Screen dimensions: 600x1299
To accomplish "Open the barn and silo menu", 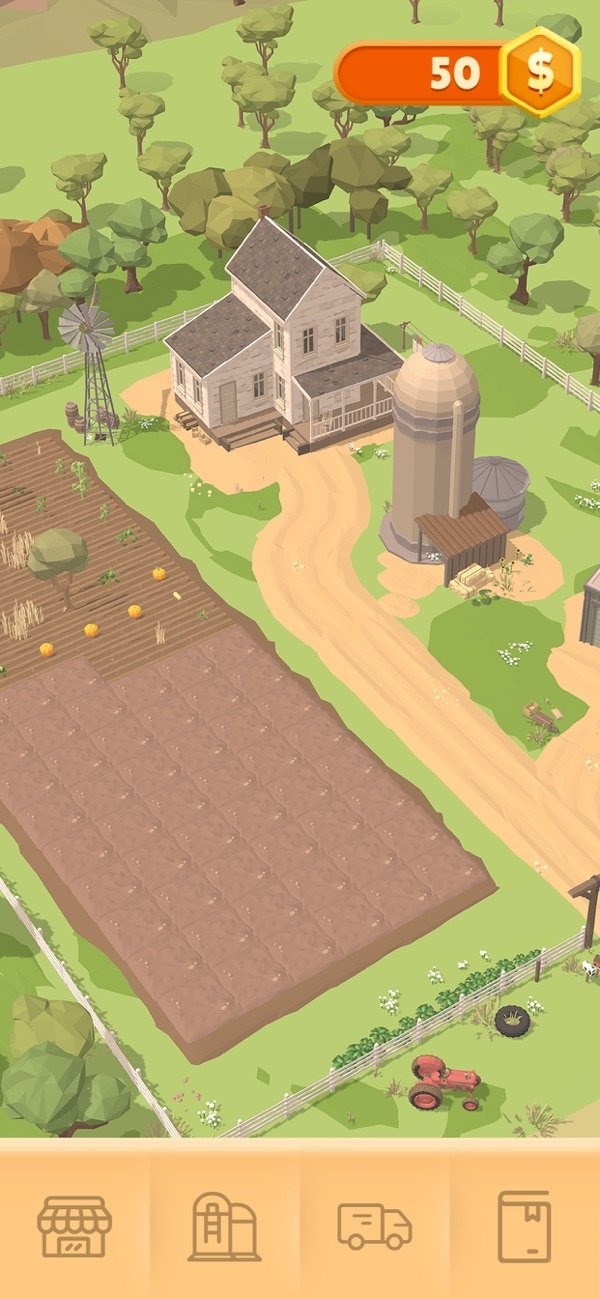I will tap(225, 1225).
